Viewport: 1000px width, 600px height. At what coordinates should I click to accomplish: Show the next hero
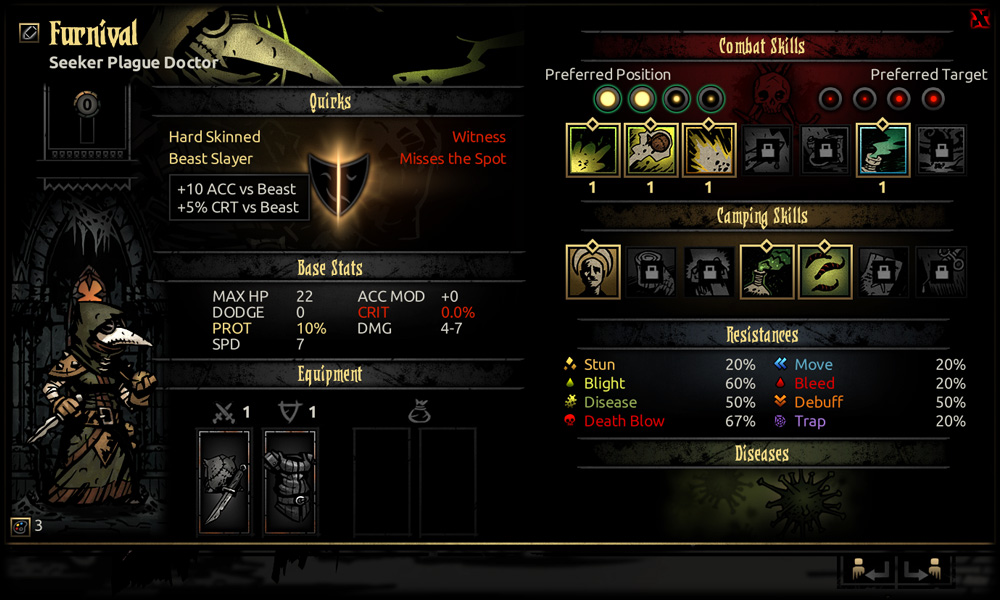tap(924, 569)
